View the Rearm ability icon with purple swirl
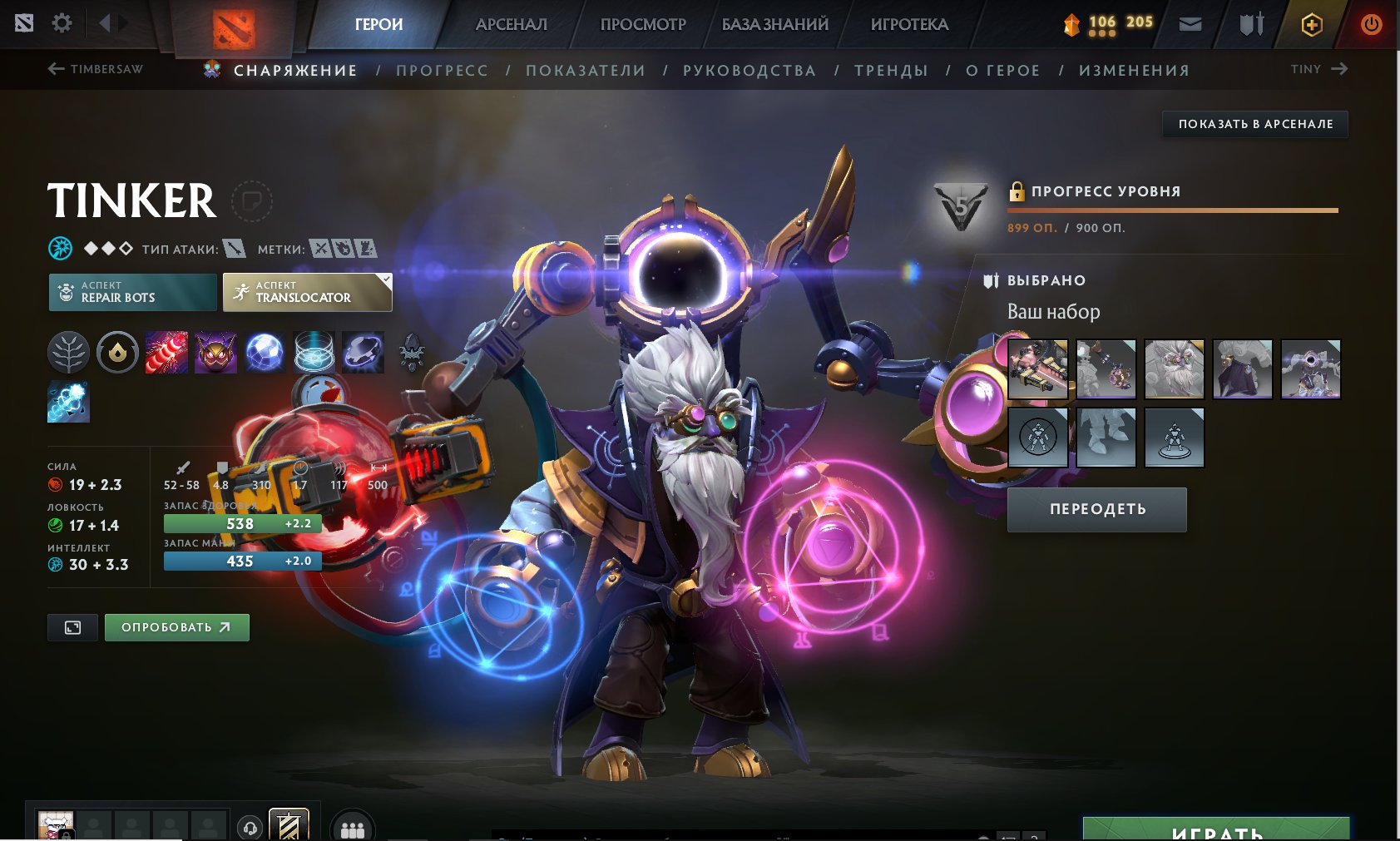 (363, 352)
